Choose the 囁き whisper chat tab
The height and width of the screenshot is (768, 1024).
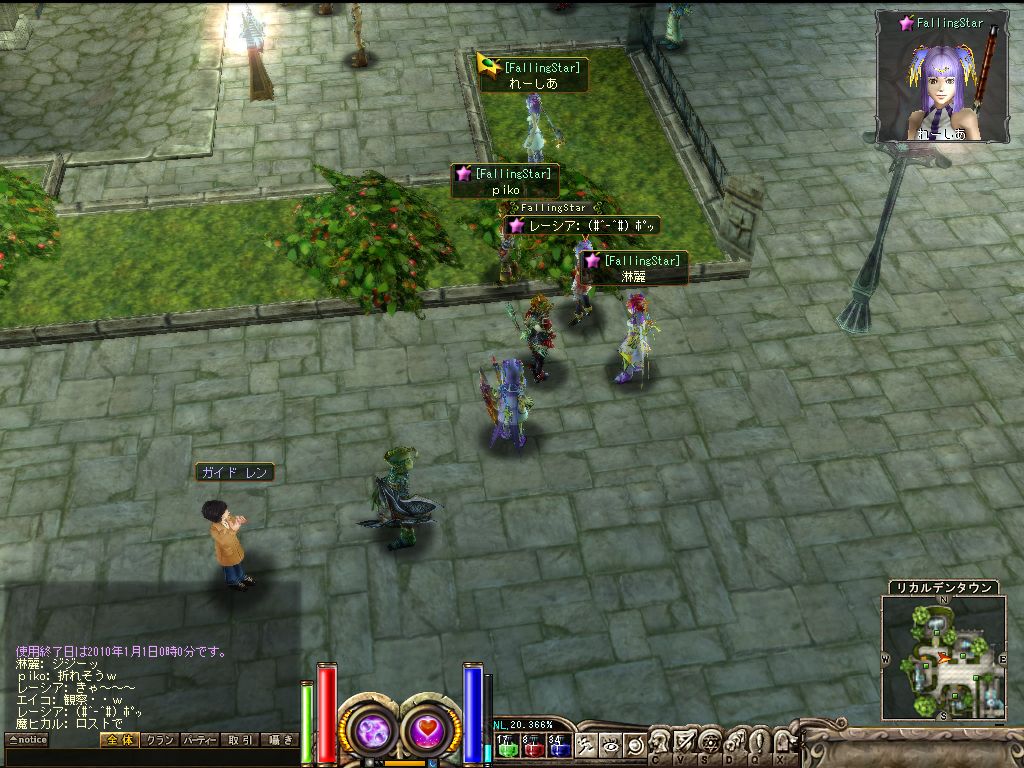[x=279, y=740]
